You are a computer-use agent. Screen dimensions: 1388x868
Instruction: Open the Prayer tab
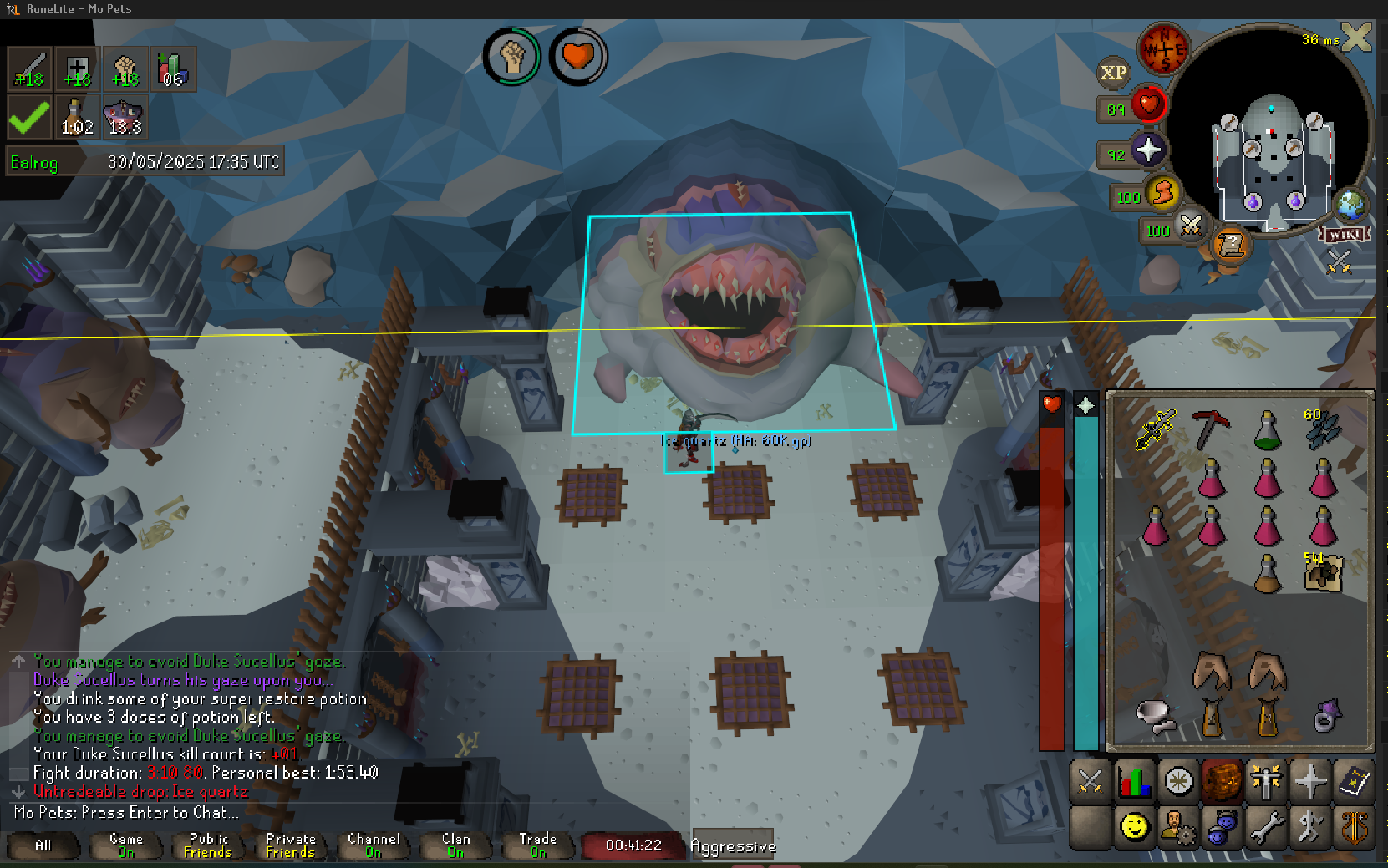point(1310,782)
